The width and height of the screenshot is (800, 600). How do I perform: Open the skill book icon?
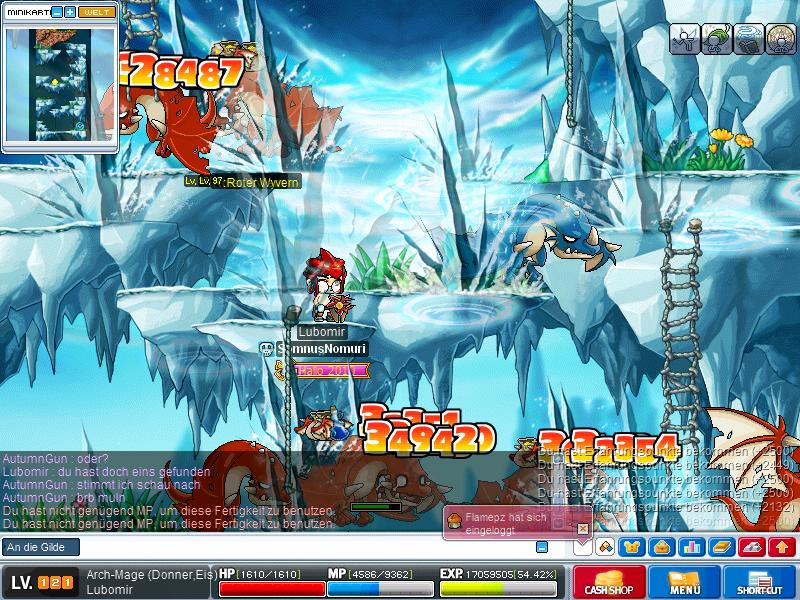click(x=719, y=546)
